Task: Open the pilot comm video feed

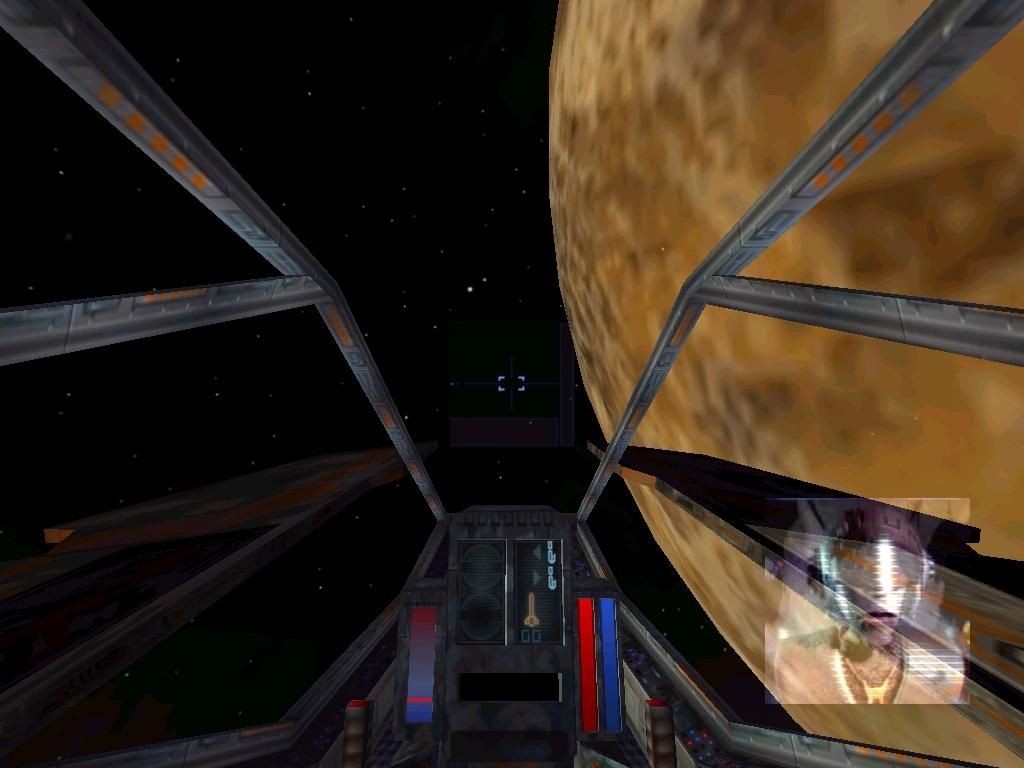Action: click(867, 600)
